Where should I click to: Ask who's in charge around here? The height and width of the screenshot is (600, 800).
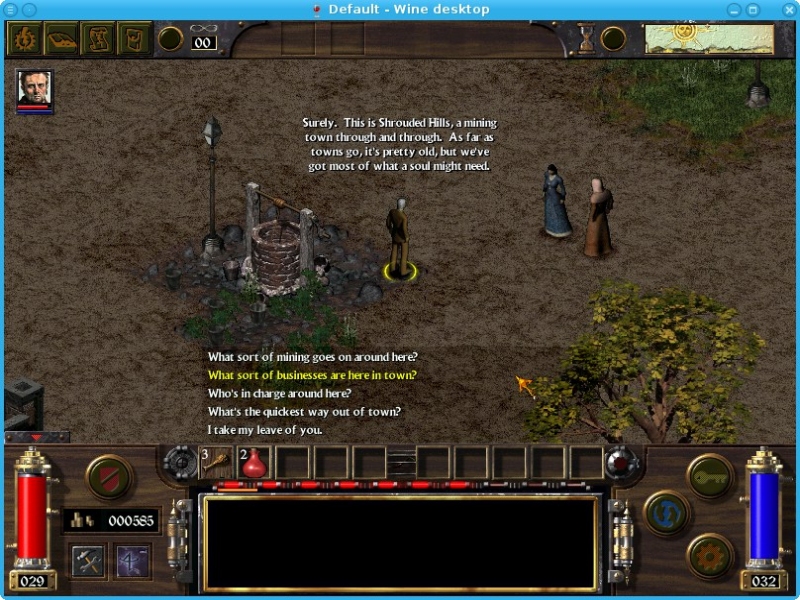click(x=279, y=393)
